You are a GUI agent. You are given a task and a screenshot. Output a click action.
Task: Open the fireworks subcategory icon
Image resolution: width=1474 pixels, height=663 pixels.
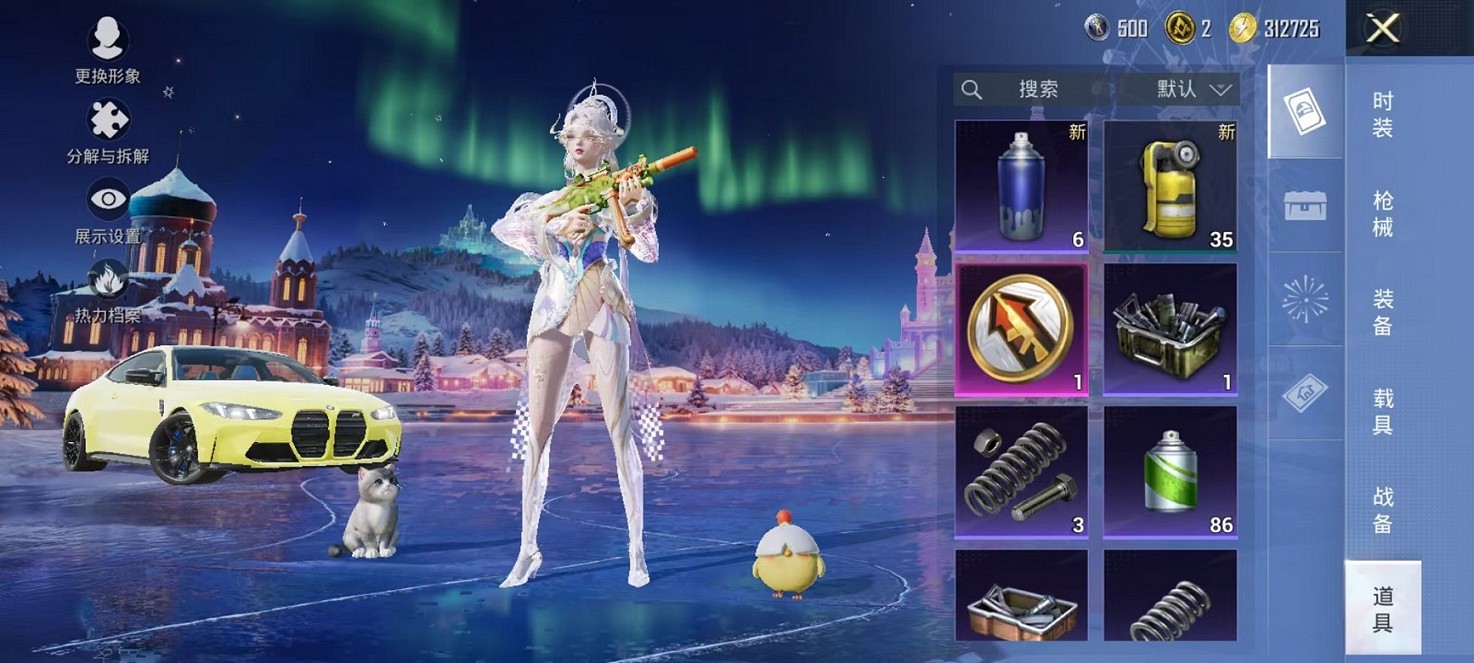[1305, 299]
